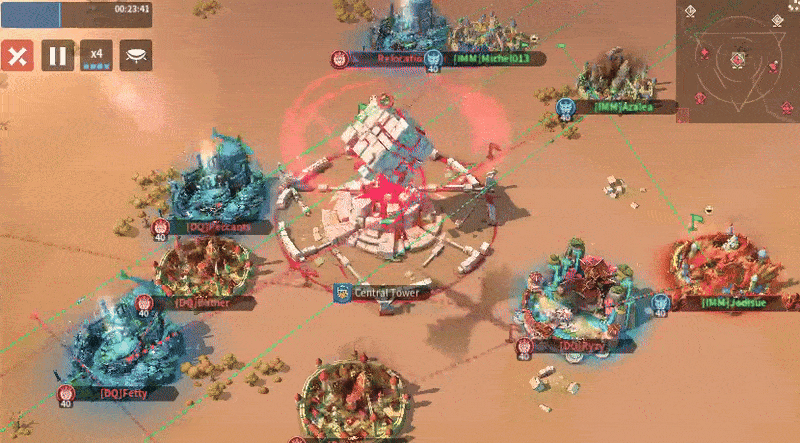This screenshot has height=443, width=800.
Task: Close the battle replay with the red X
Action: pos(15,55)
